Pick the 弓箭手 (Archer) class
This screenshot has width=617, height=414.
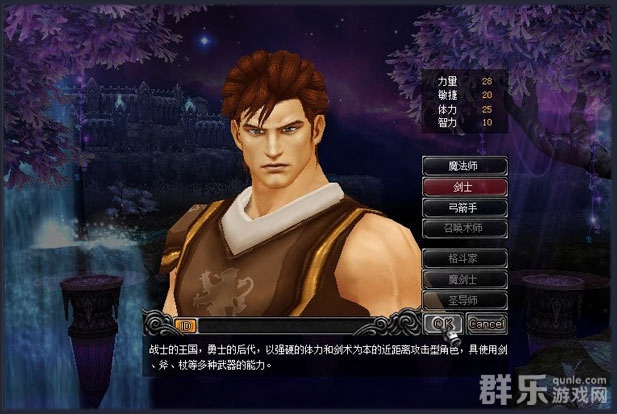tap(463, 207)
